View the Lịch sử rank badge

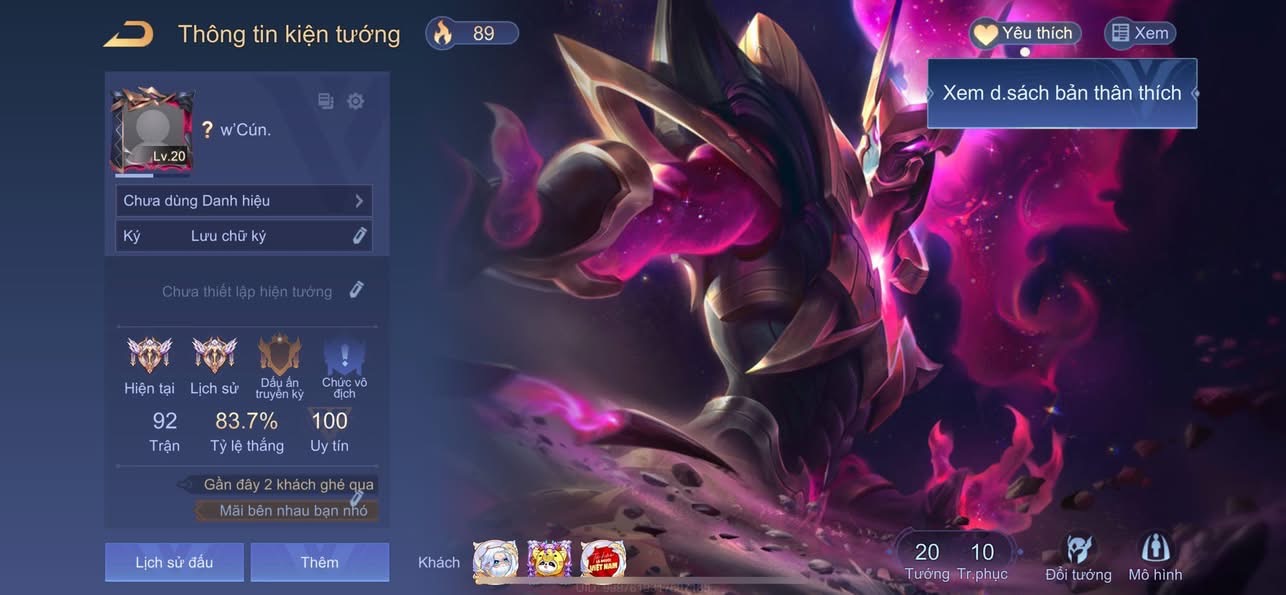(214, 355)
